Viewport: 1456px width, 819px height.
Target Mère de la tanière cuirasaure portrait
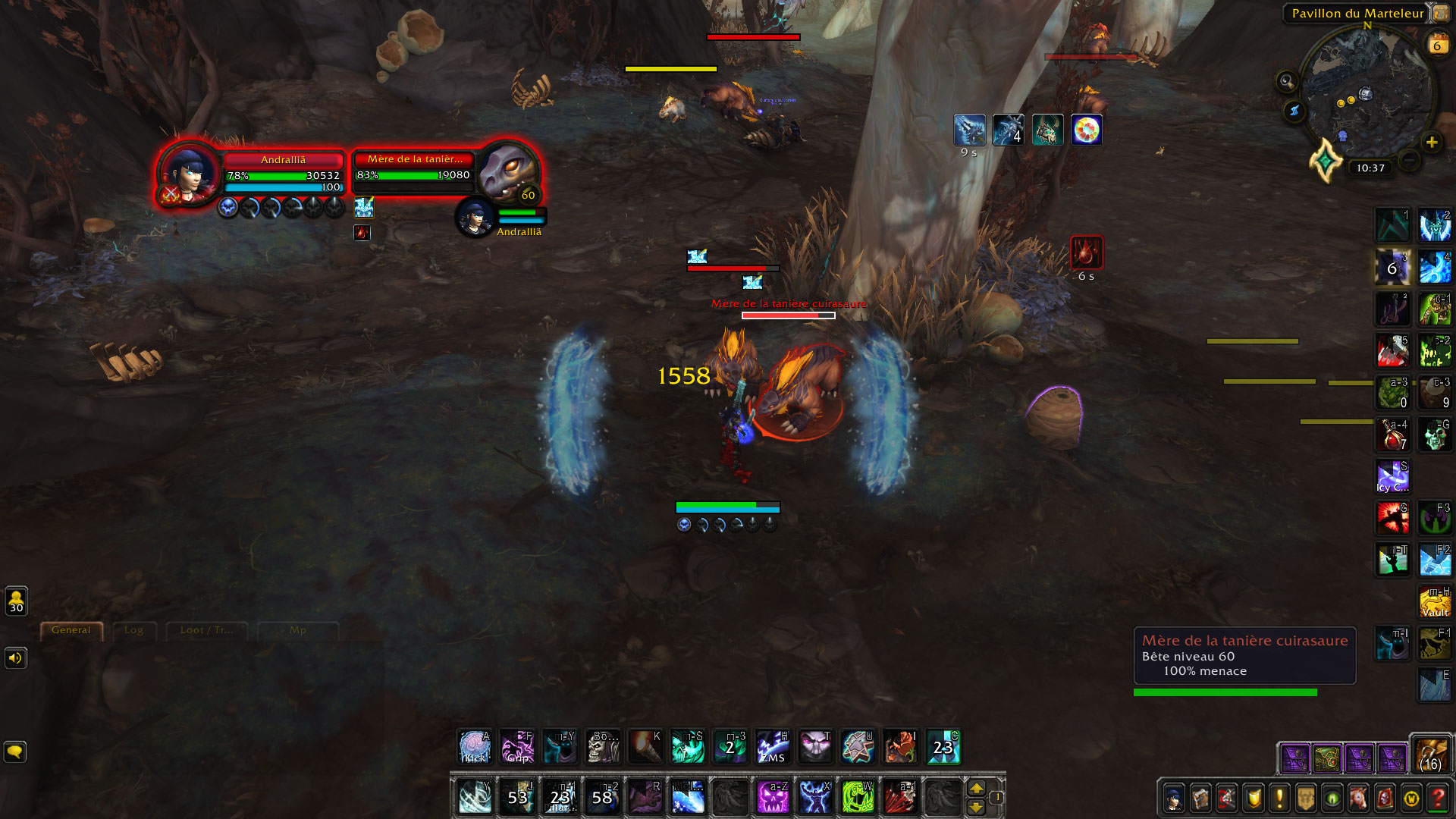pos(508,171)
